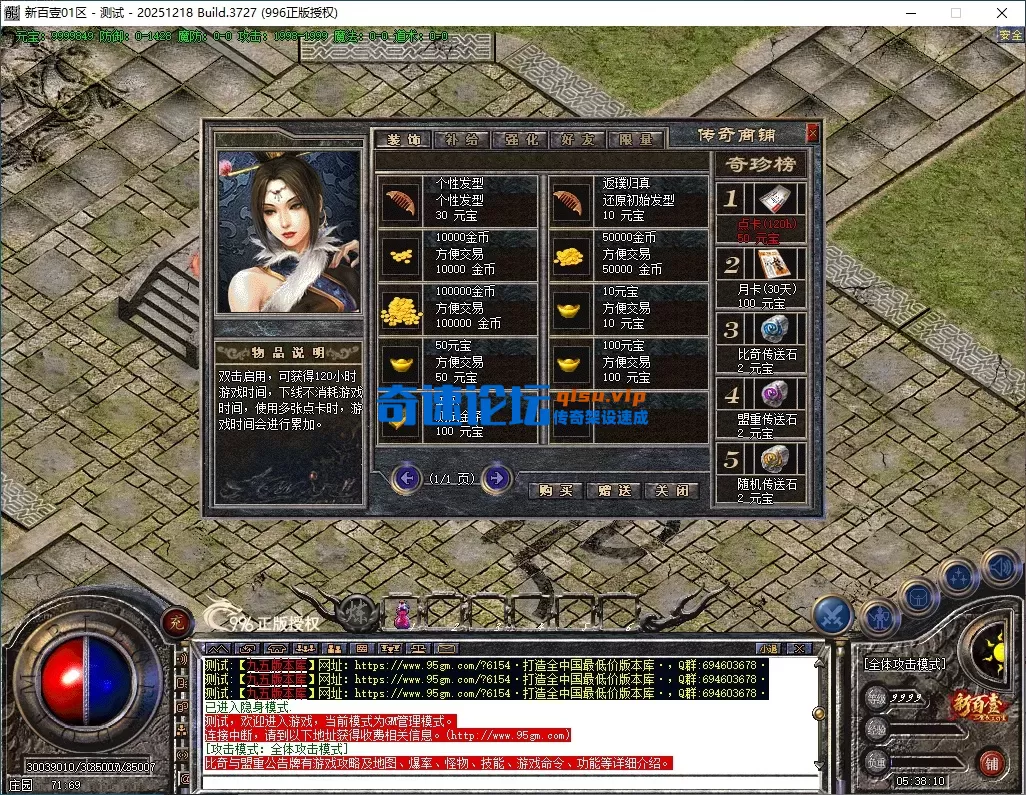The image size is (1026, 795).
Task: Close the shop with the red X
Action: (812, 133)
